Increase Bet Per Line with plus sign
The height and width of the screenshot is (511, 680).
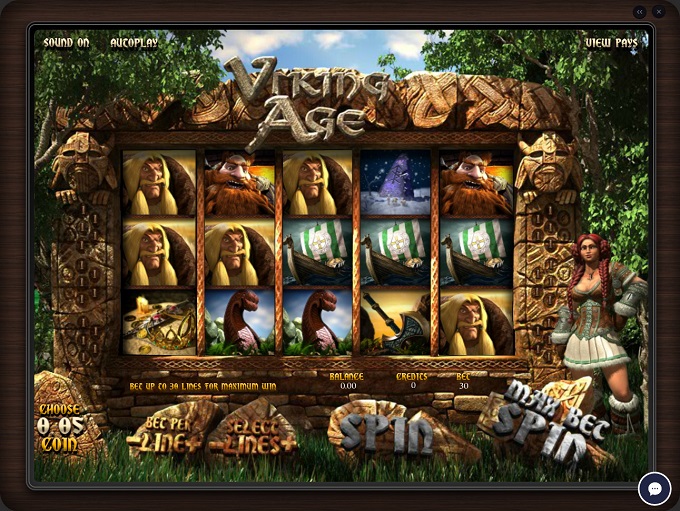(x=192, y=441)
